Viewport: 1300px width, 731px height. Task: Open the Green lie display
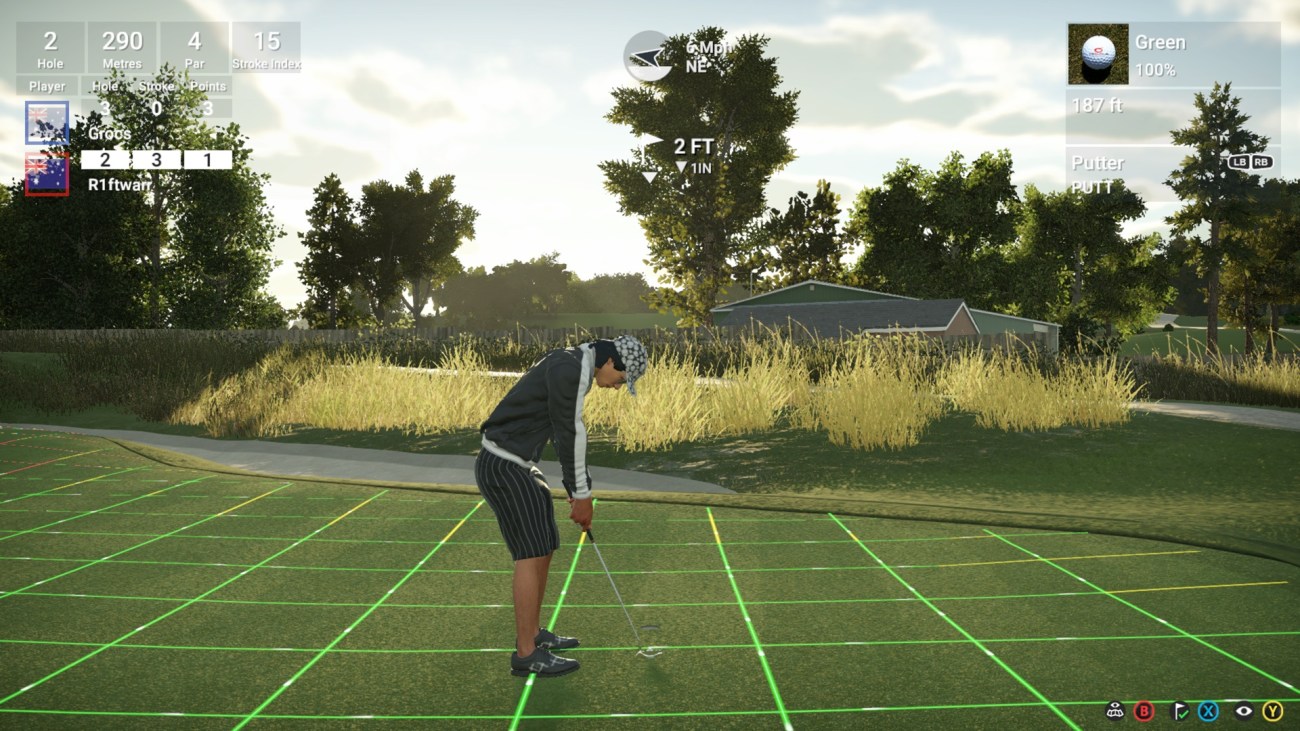(1160, 42)
